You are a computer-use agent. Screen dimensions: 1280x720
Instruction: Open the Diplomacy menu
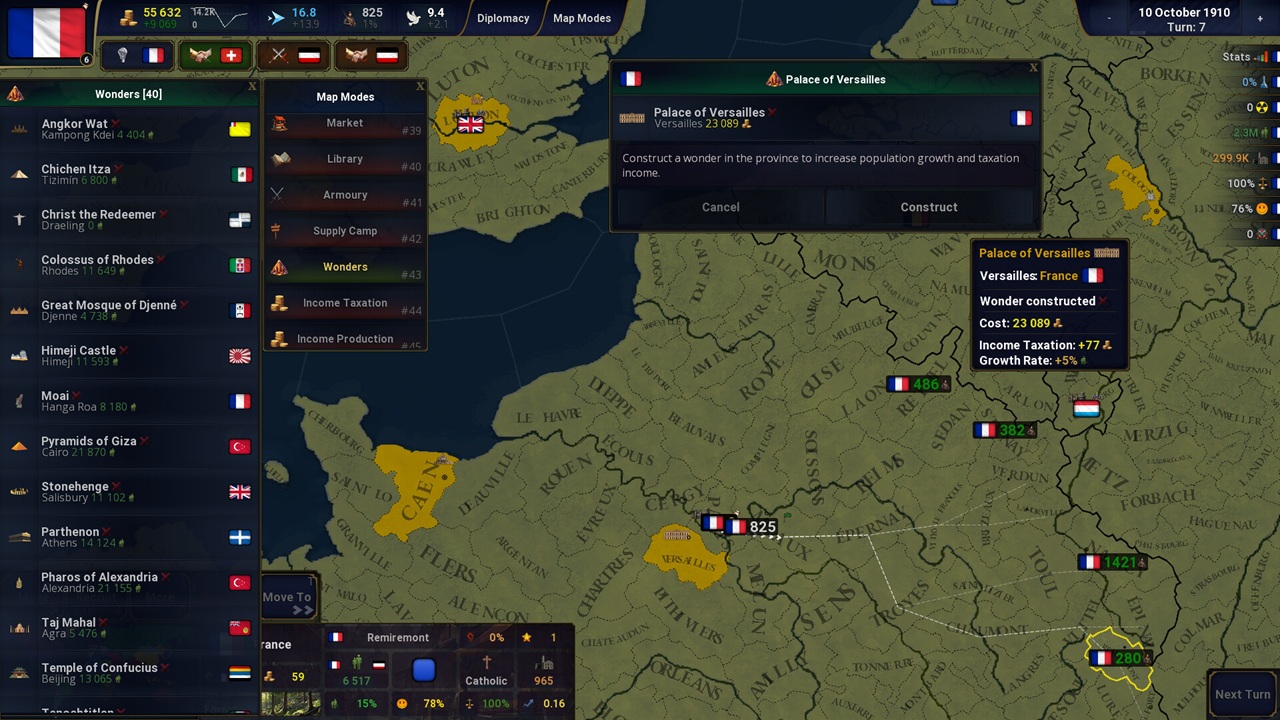click(x=503, y=18)
